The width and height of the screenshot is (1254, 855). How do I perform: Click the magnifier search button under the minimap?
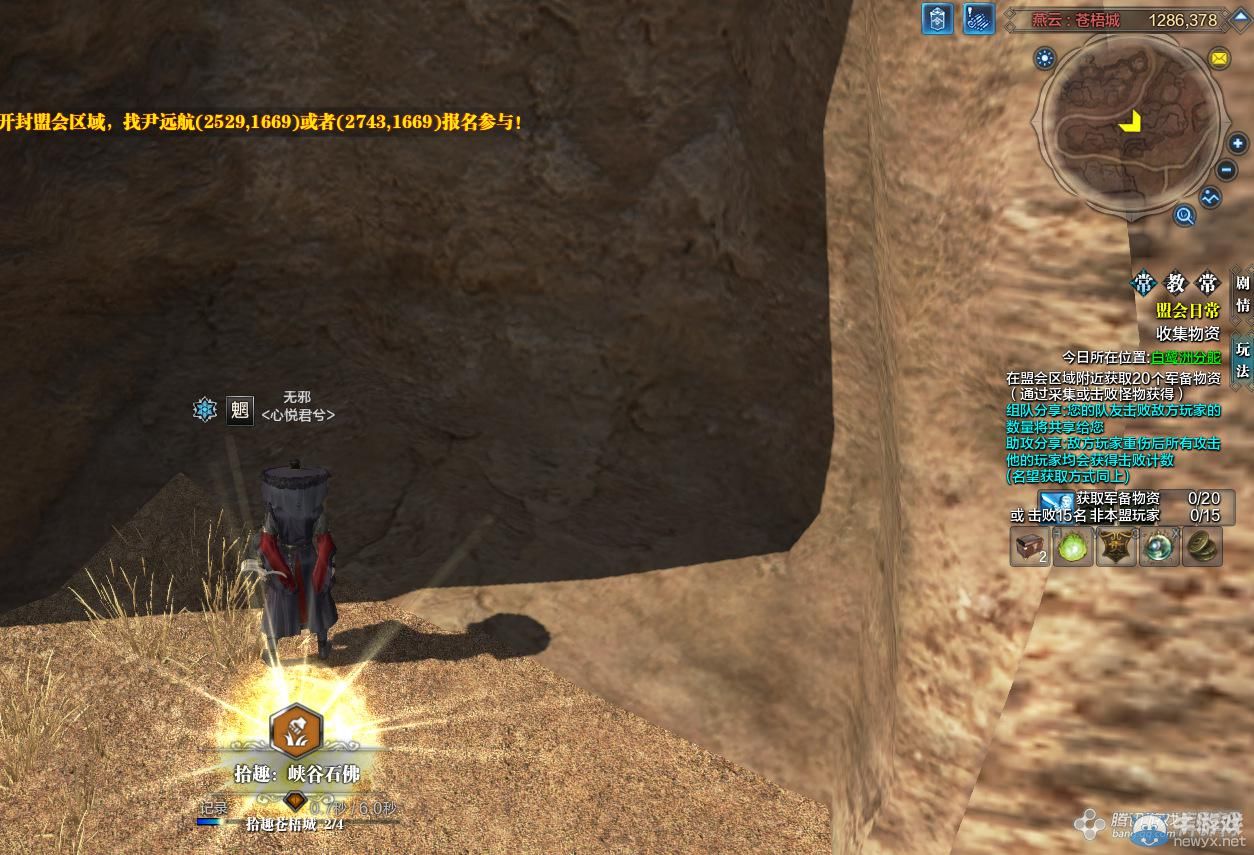click(1185, 215)
